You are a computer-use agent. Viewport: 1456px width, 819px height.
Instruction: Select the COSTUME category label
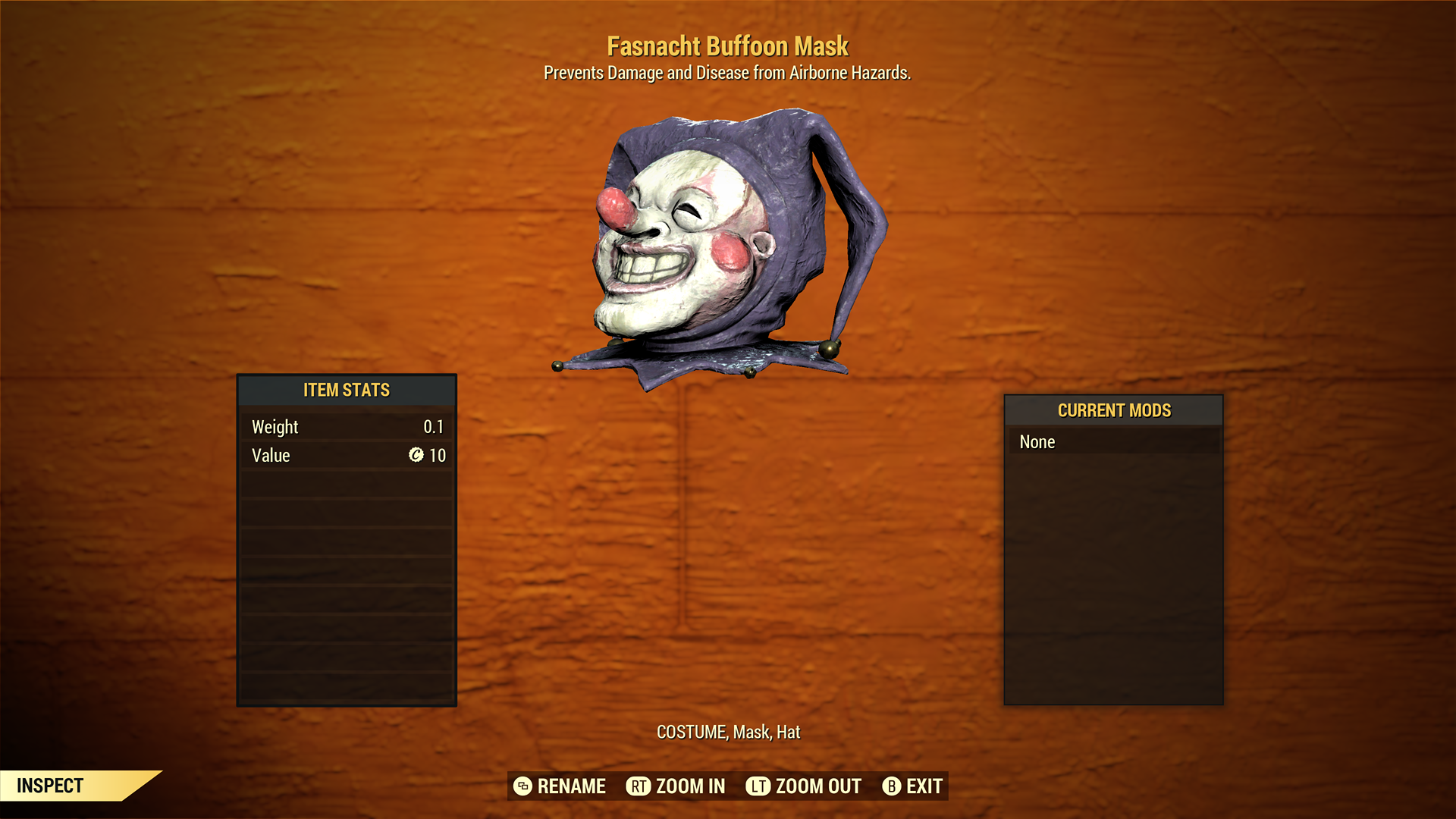pyautogui.click(x=692, y=733)
